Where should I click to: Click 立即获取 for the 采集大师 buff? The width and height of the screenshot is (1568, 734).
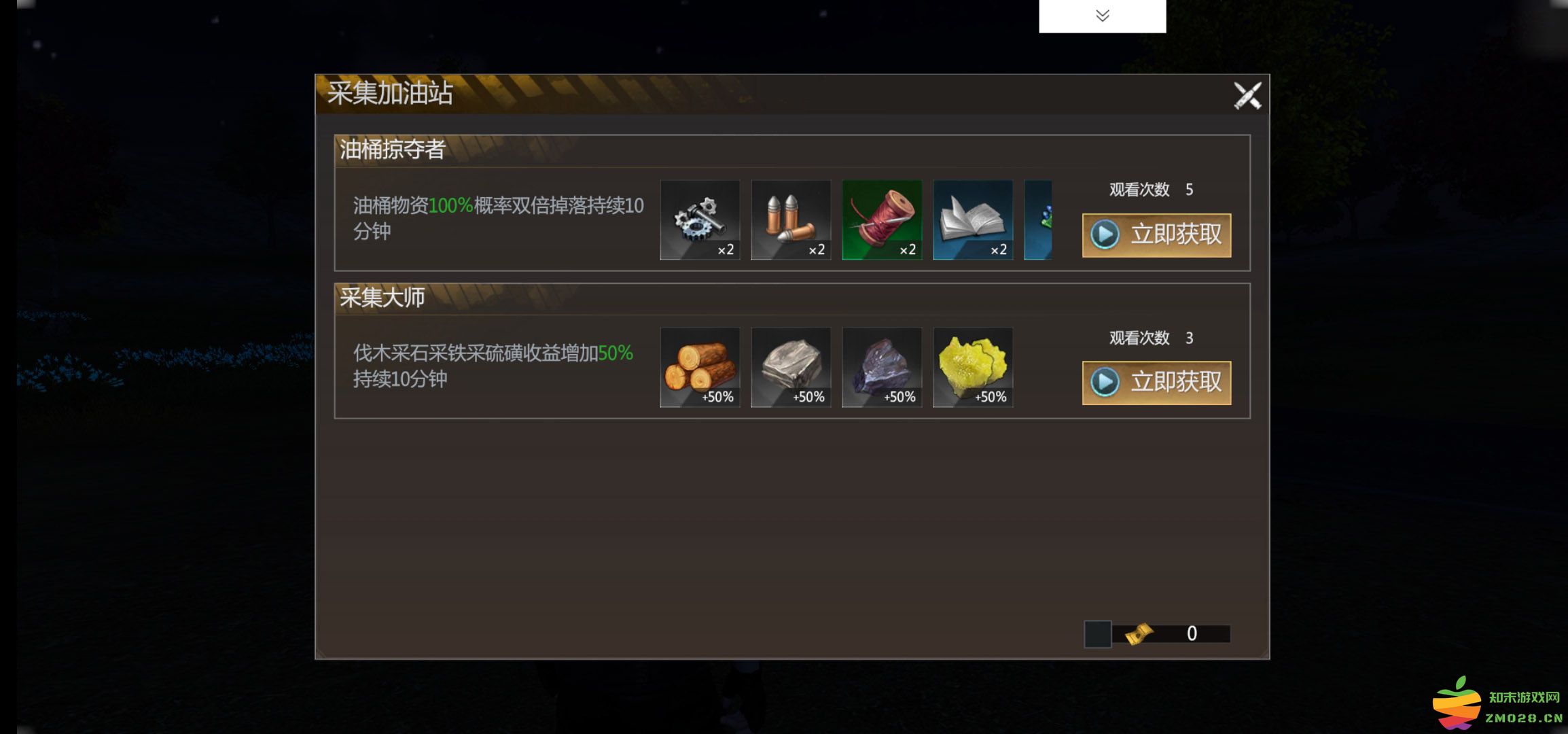(1156, 382)
